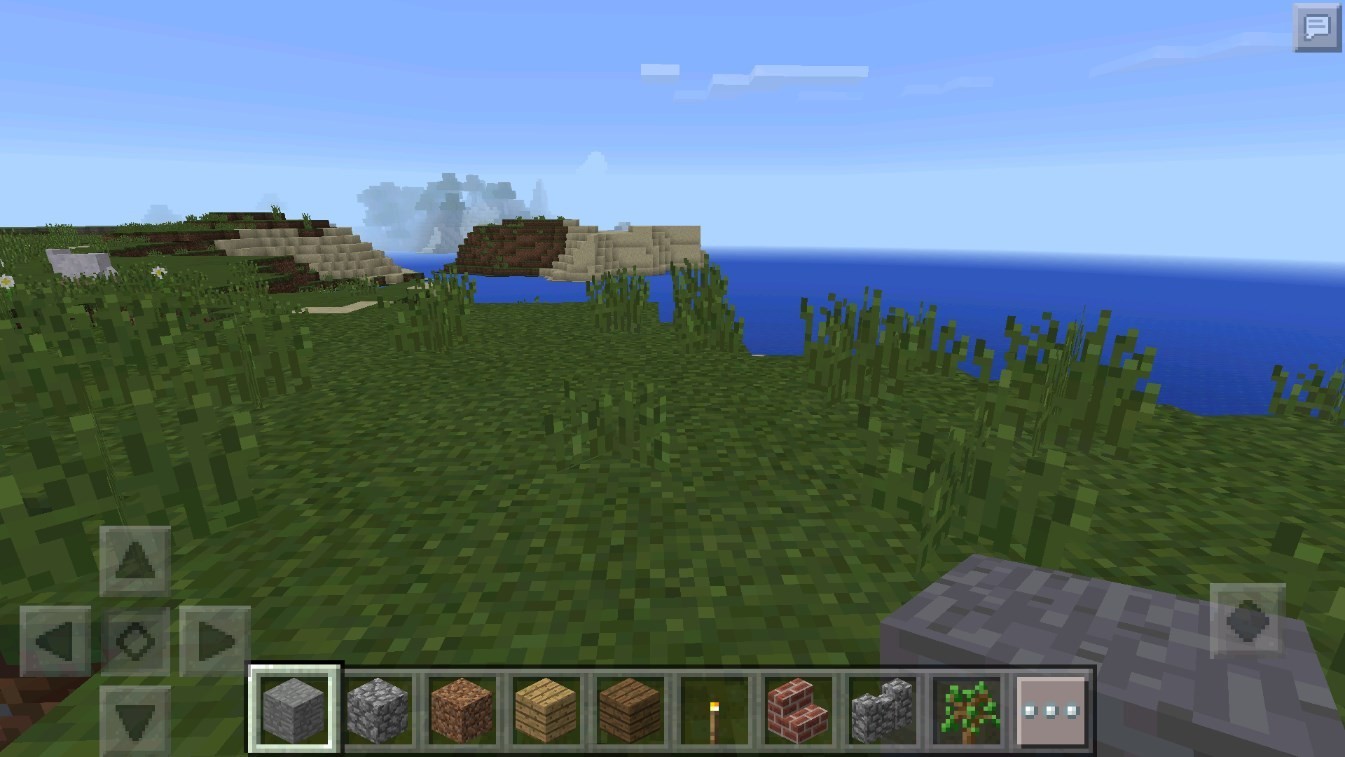1345x757 pixels.
Task: Tap the move forward arrow
Action: 135,561
